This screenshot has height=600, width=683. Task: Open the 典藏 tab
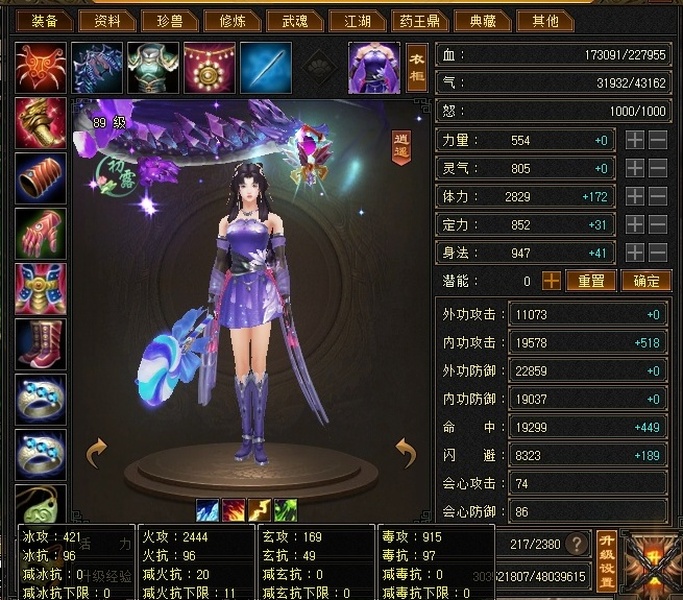click(483, 20)
